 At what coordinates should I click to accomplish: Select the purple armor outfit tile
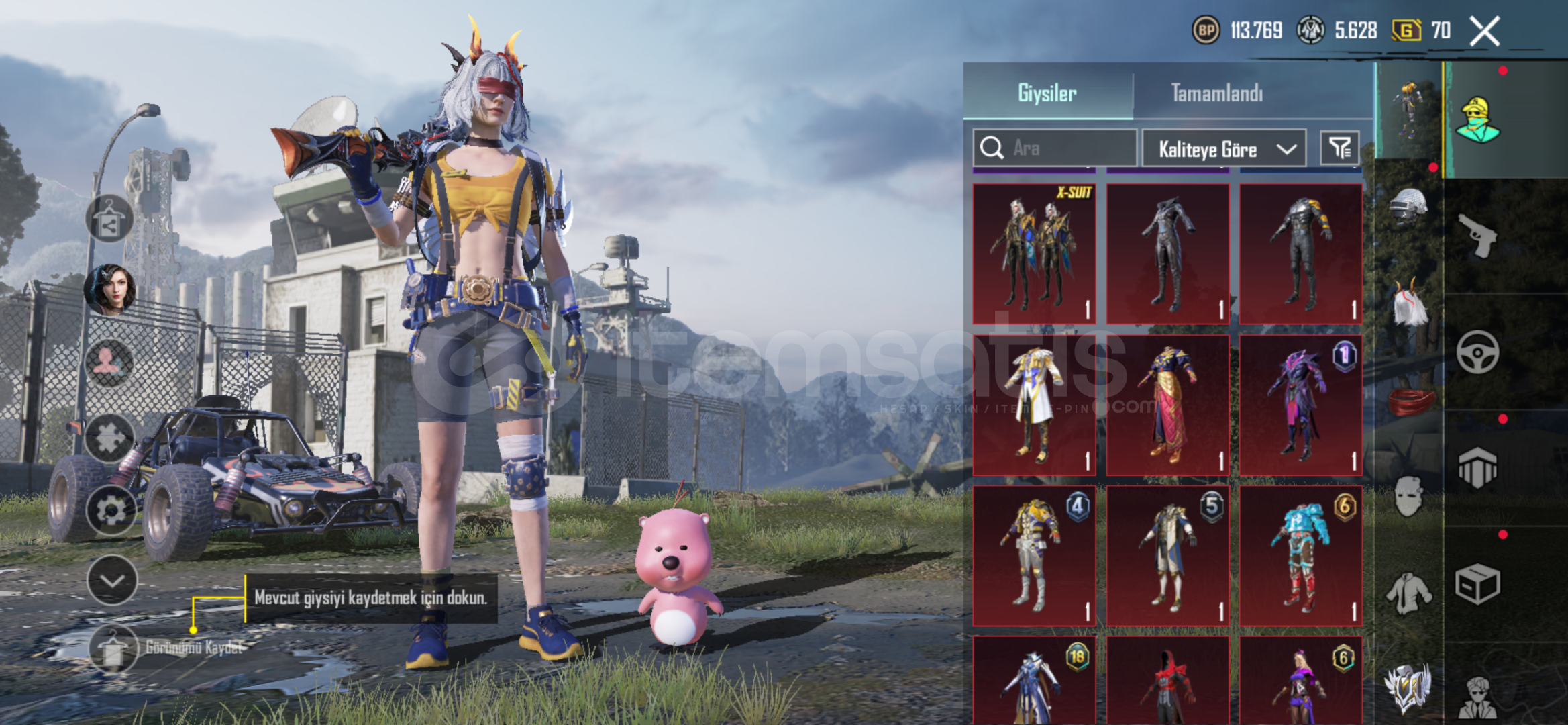tap(1300, 405)
